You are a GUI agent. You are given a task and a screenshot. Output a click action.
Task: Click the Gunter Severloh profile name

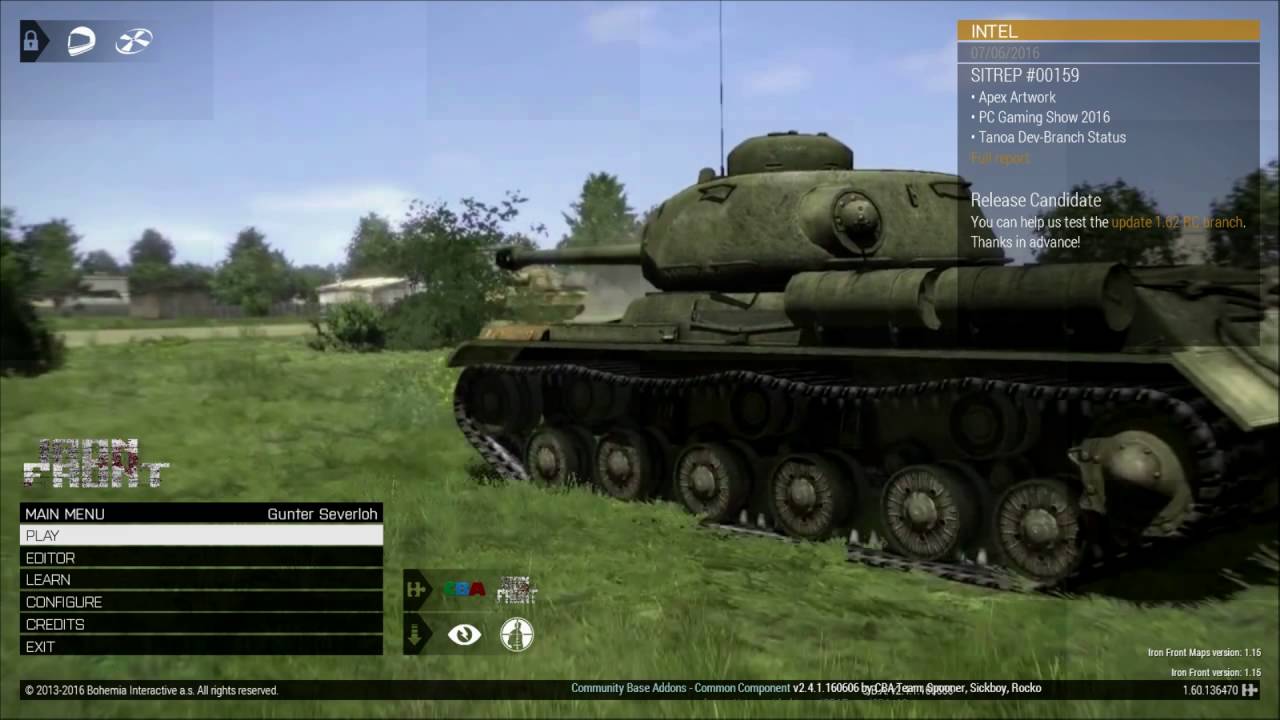point(322,514)
